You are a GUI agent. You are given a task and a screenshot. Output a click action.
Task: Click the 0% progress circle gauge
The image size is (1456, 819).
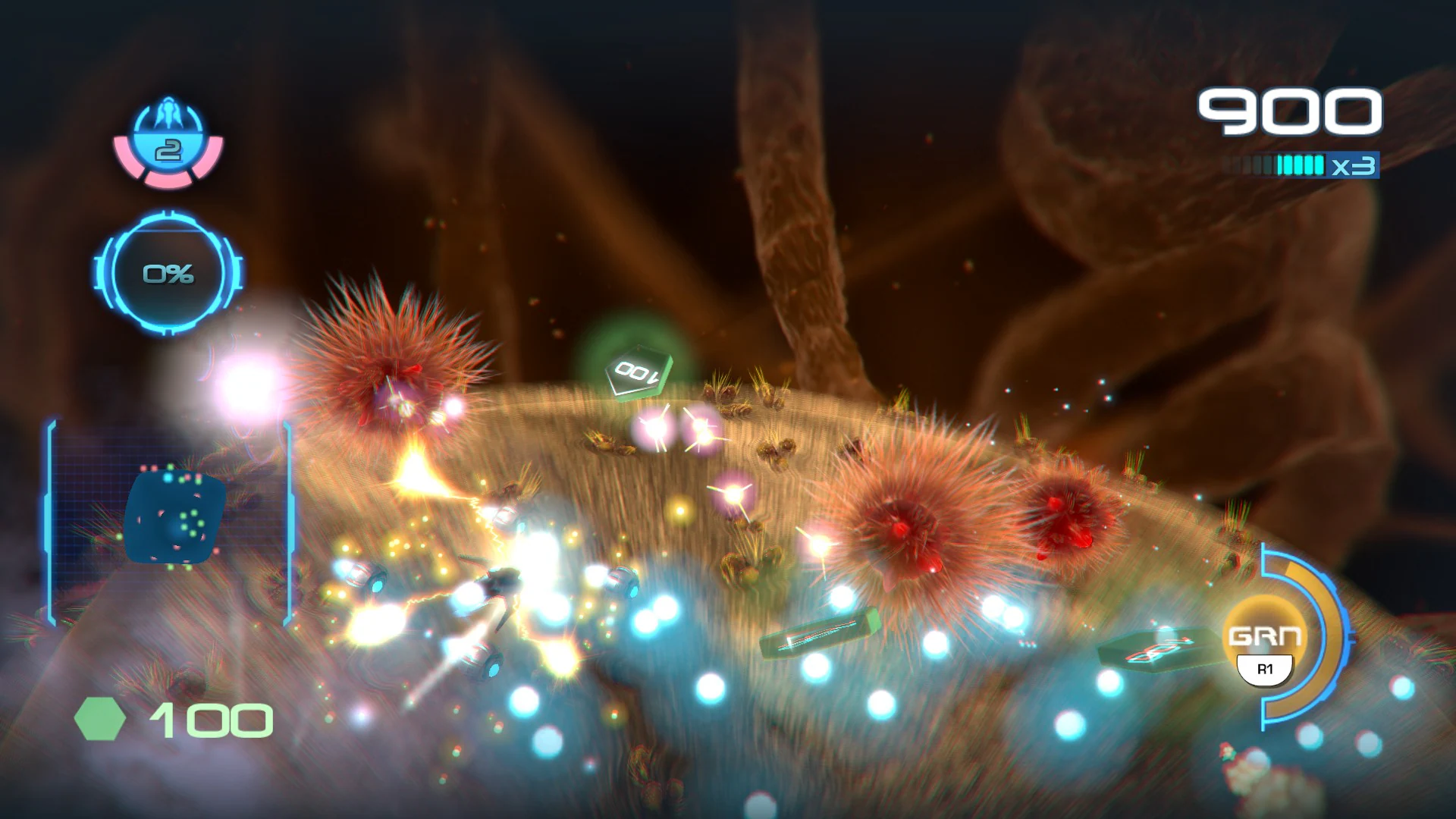[168, 275]
